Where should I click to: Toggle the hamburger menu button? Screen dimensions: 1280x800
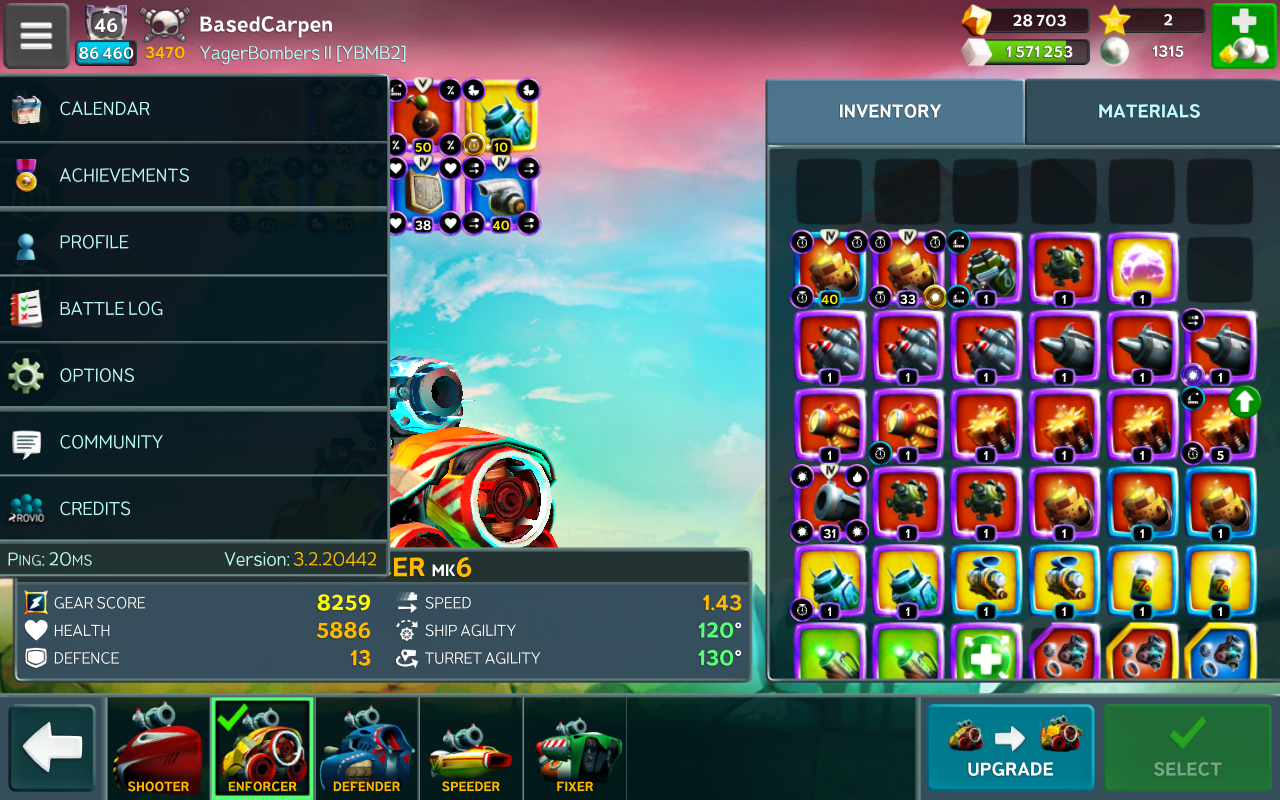click(x=36, y=36)
